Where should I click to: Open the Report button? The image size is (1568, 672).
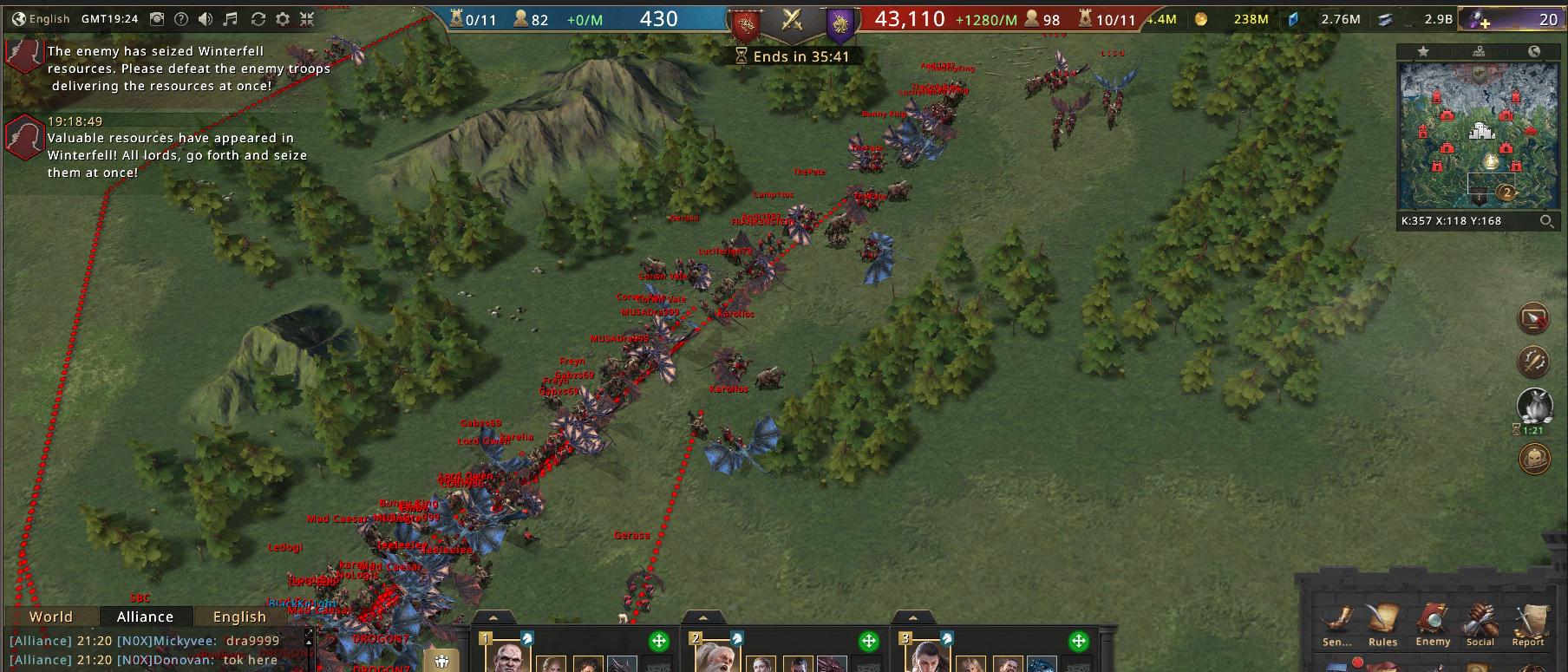coord(1528,625)
